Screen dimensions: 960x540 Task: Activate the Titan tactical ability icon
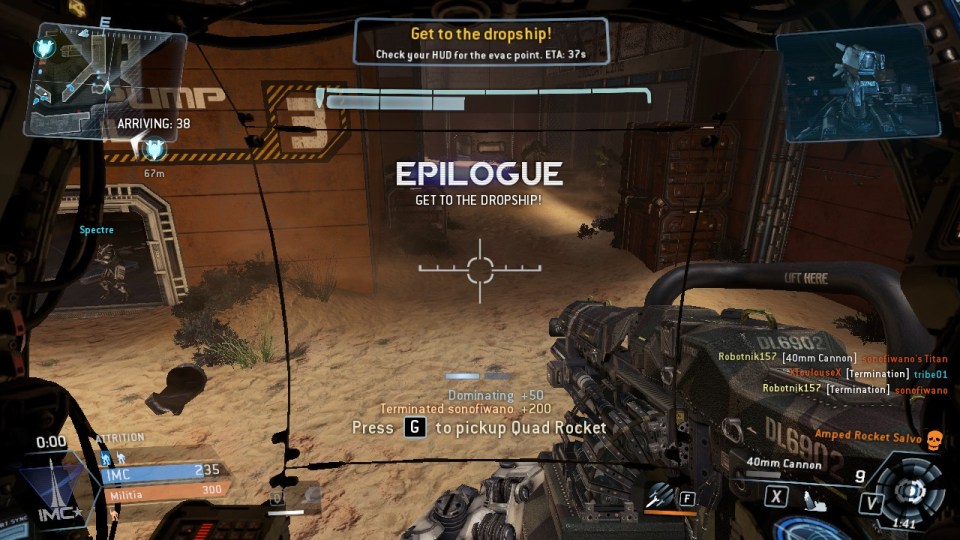[x=817, y=496]
